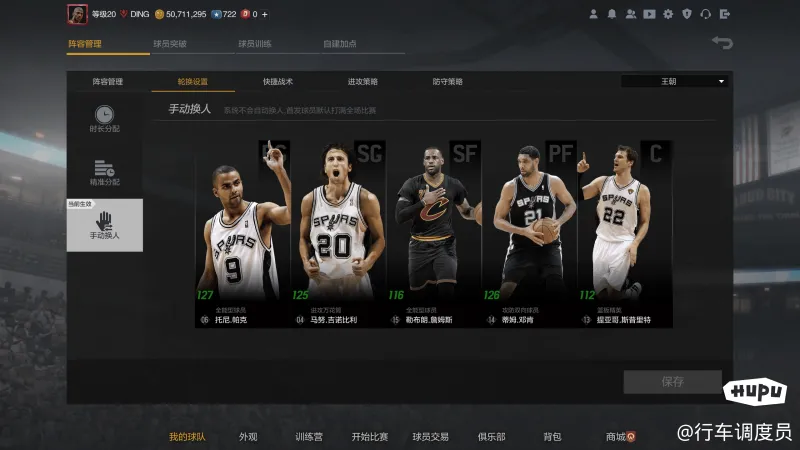Switch to the 进攻策略 sub-tab
The height and width of the screenshot is (450, 800).
point(362,82)
